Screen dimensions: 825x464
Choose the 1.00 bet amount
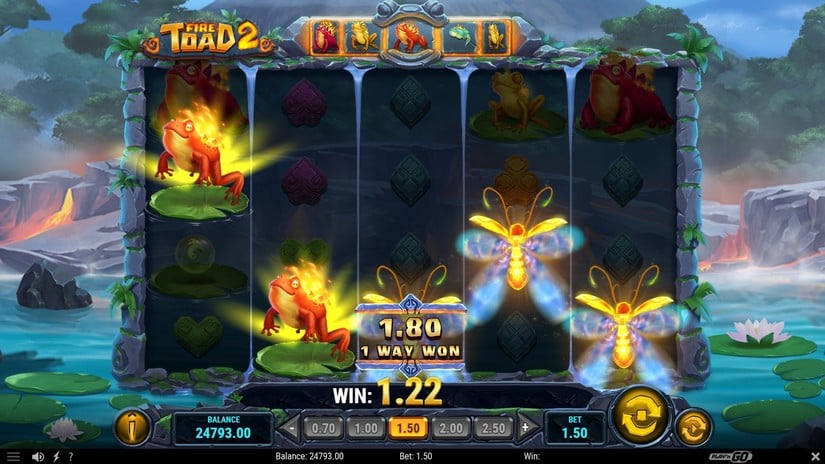[x=365, y=428]
